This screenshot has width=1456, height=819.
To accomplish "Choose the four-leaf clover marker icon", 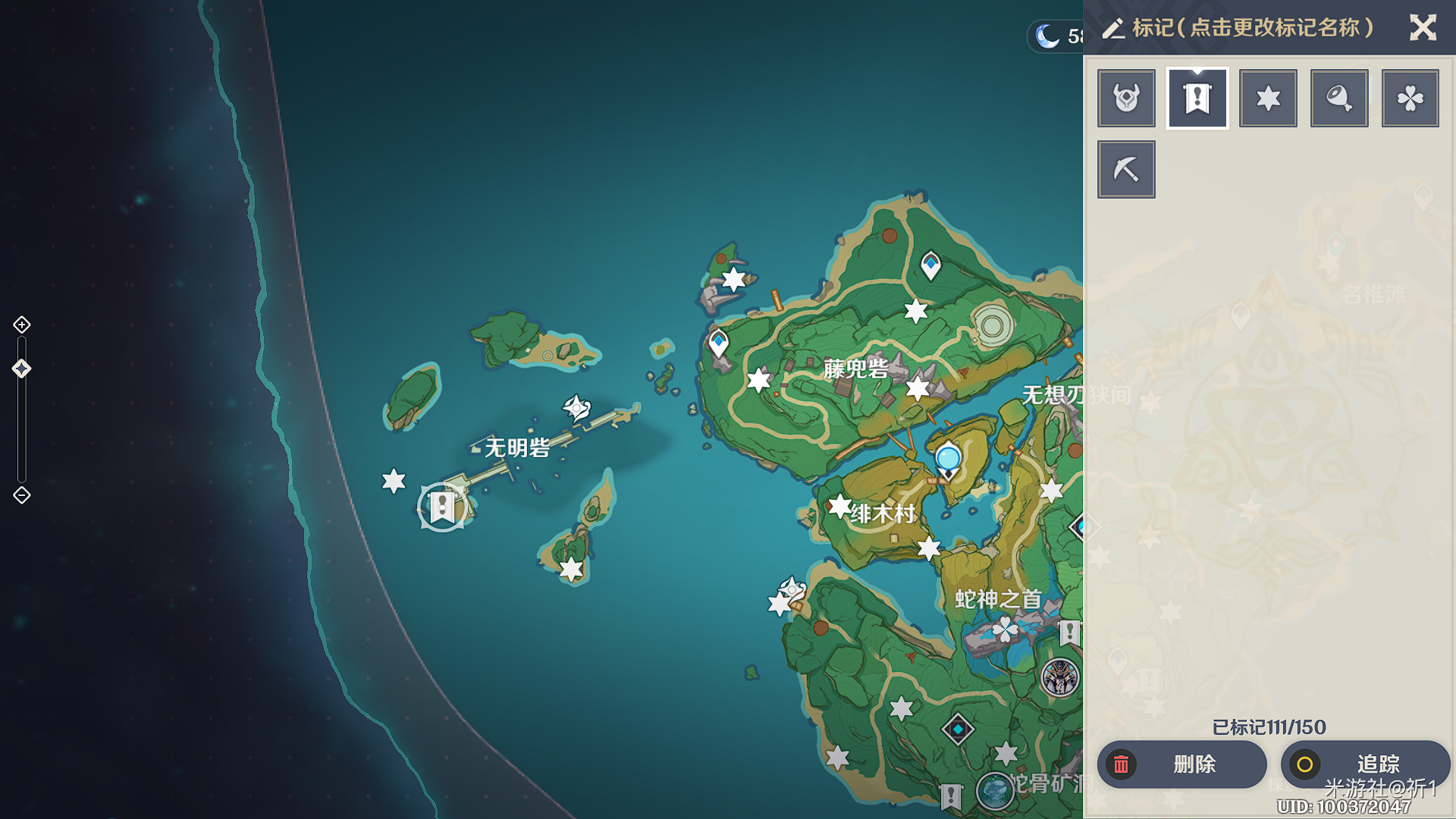I will pos(1410,99).
